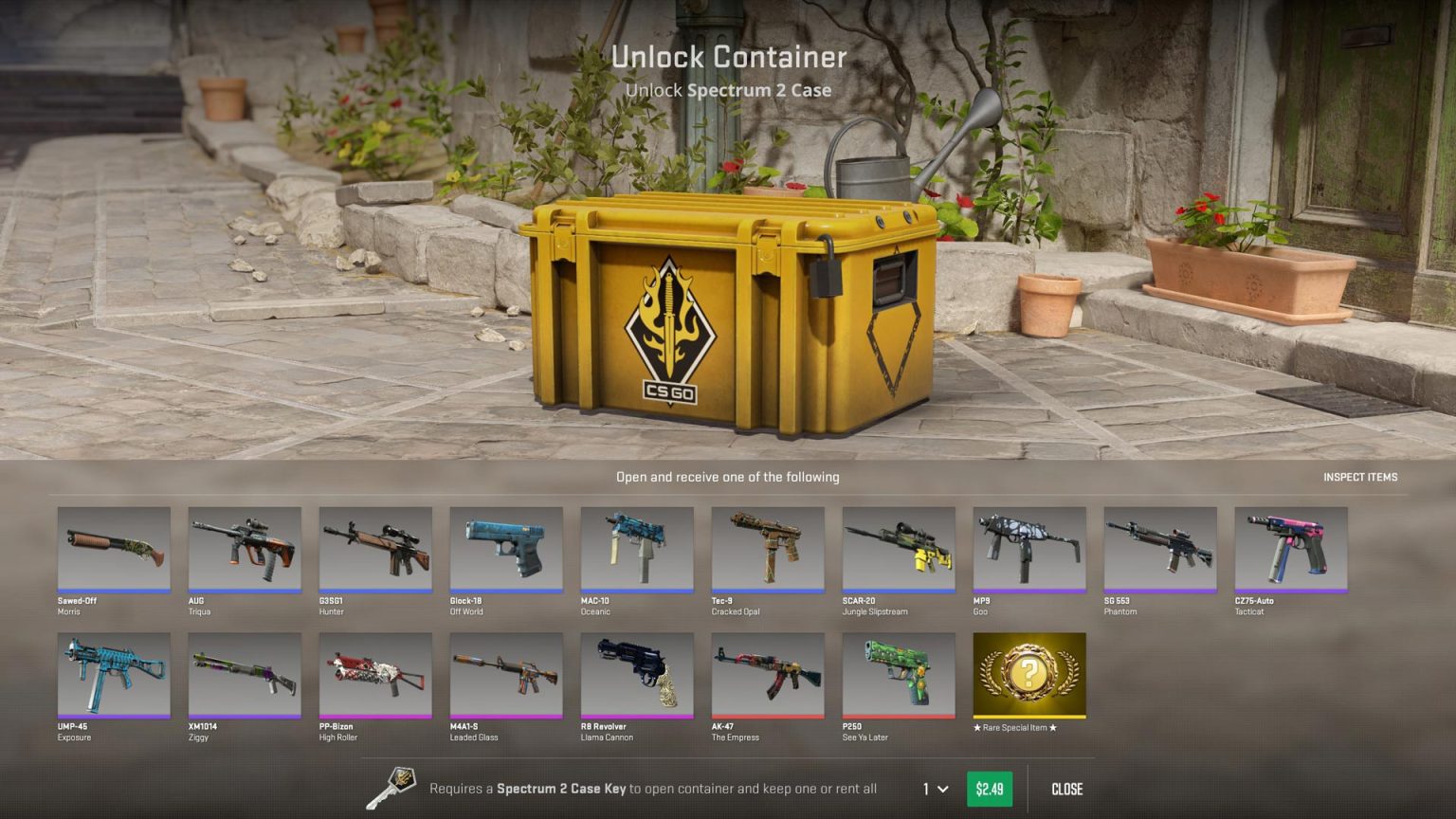The width and height of the screenshot is (1456, 819).
Task: Select the CZ75-Auto Tacticat skin
Action: pos(1291,550)
